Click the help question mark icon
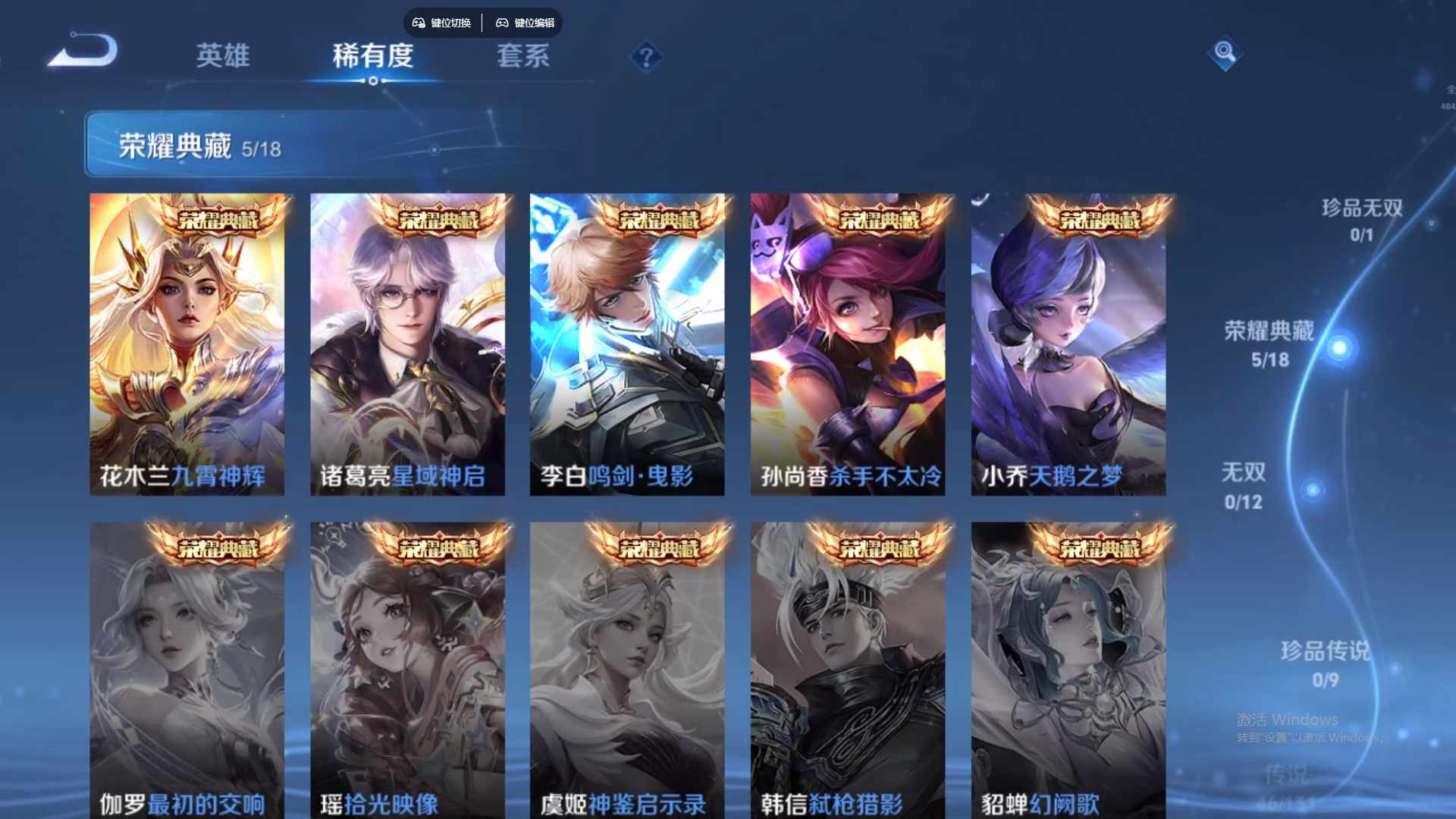The image size is (1456, 819). click(645, 58)
